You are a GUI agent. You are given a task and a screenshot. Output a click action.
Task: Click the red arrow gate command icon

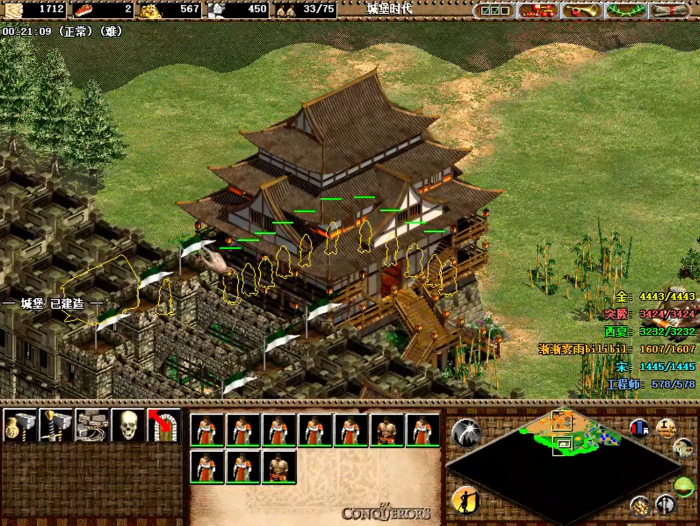coord(163,426)
